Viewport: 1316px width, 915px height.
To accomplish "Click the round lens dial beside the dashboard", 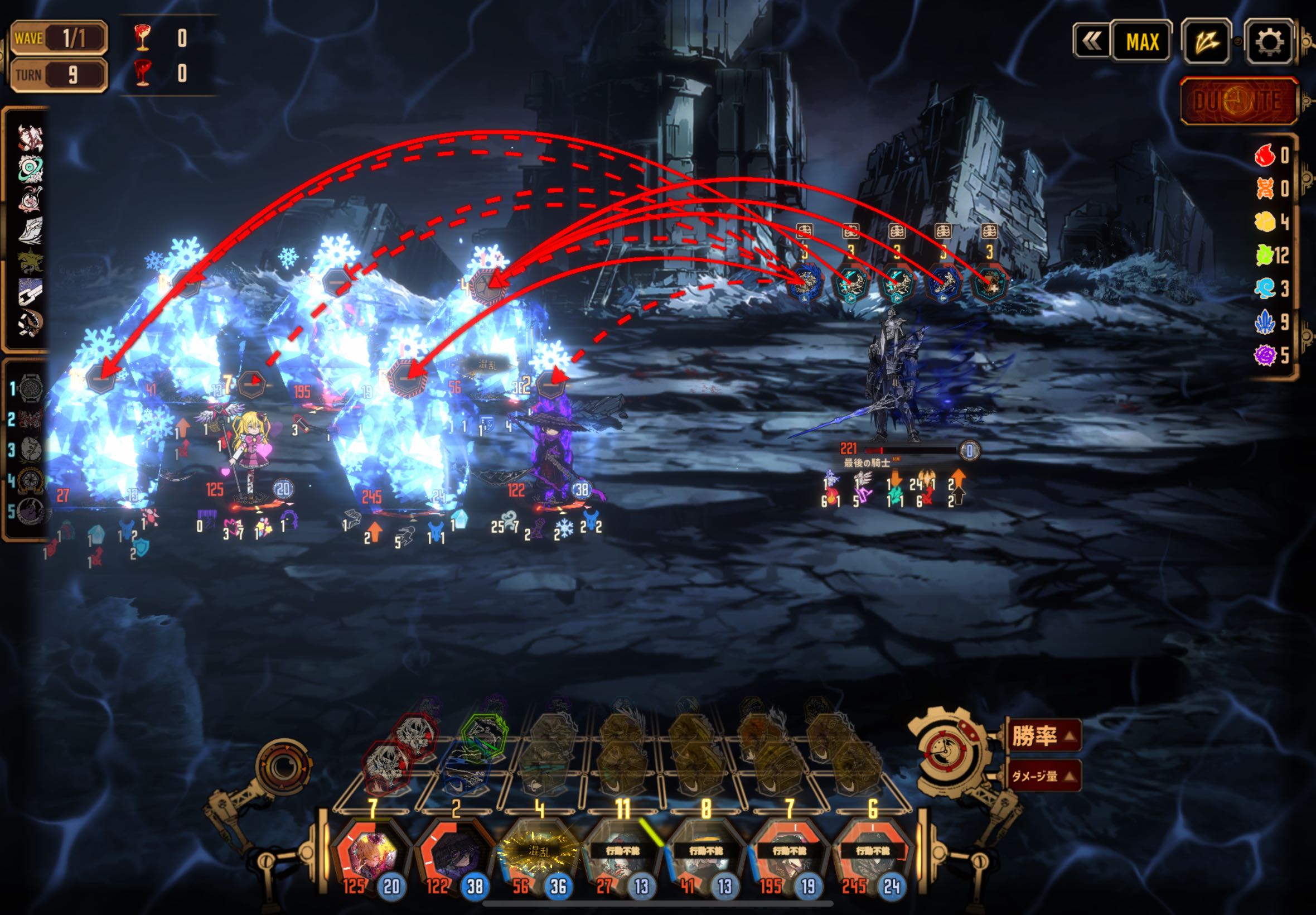I will [x=283, y=766].
